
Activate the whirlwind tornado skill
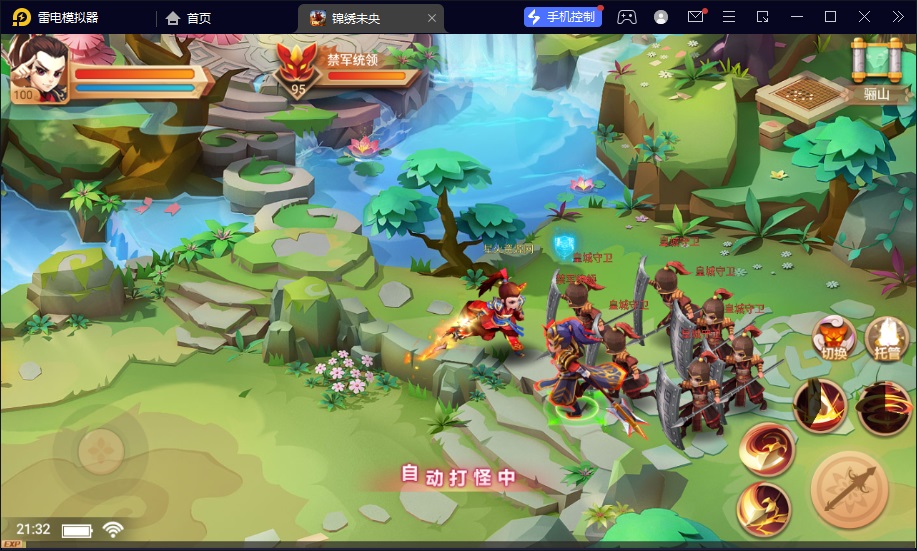click(x=883, y=408)
